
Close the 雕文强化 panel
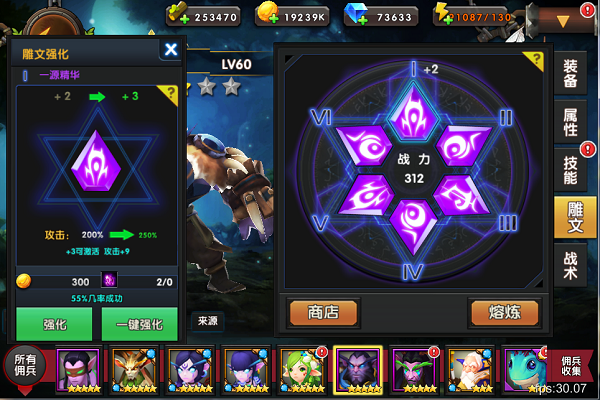pos(171,49)
